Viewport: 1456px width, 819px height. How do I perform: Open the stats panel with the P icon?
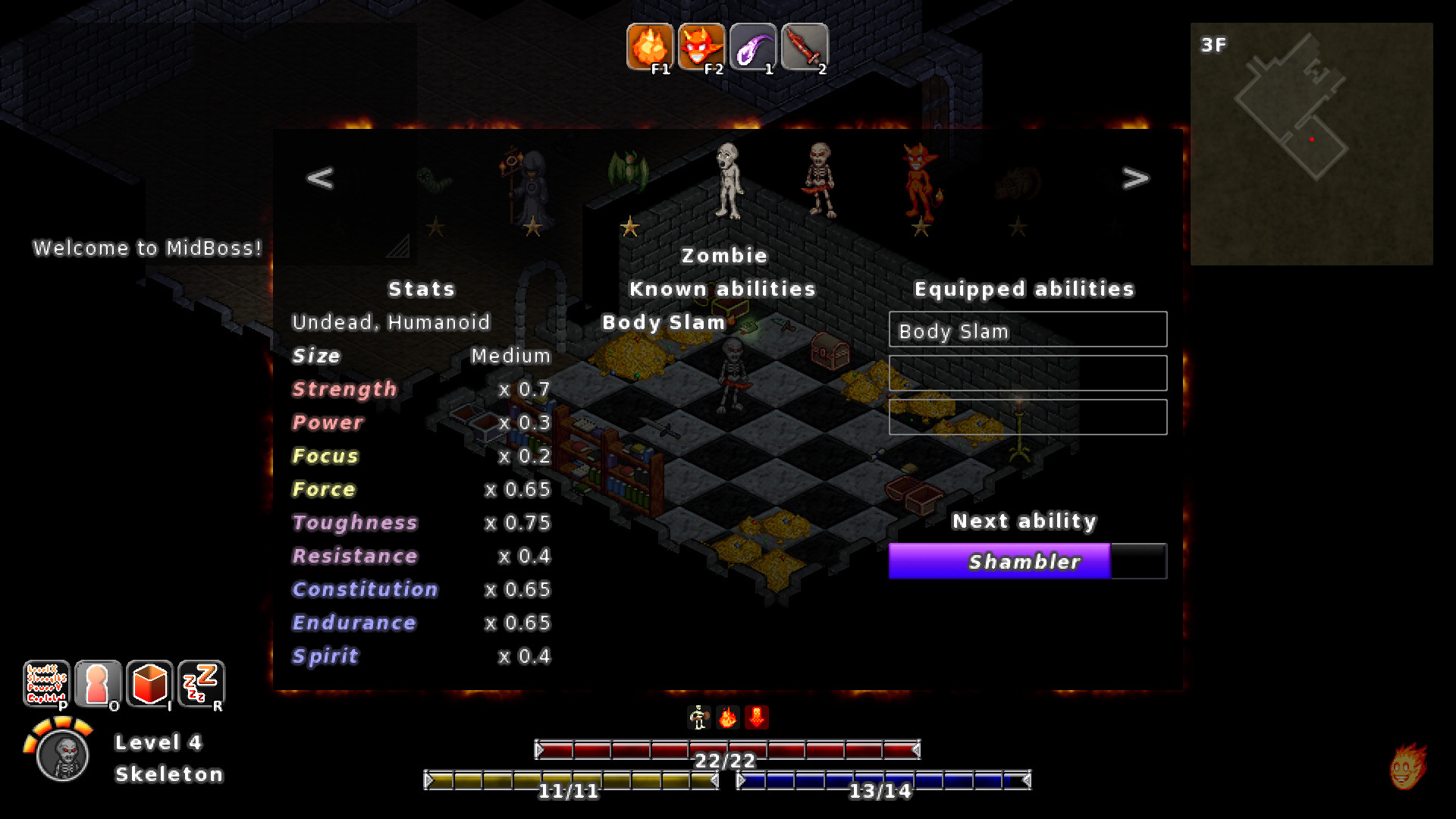(x=47, y=685)
